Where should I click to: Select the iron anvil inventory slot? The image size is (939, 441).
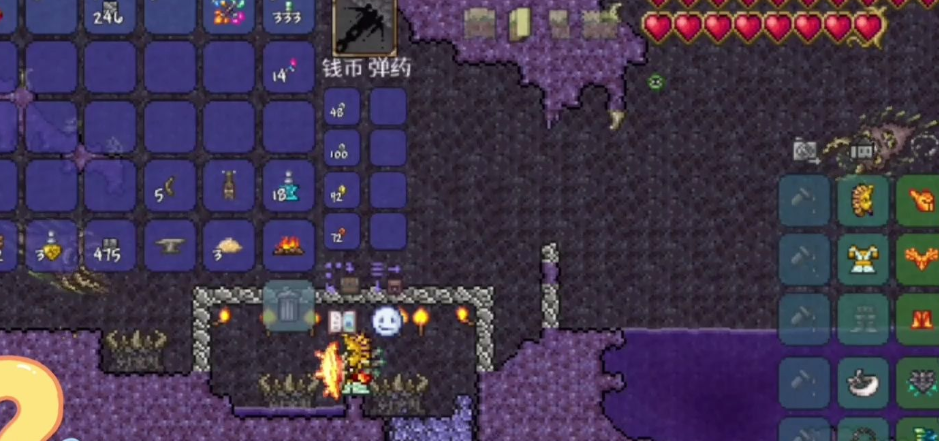point(170,245)
